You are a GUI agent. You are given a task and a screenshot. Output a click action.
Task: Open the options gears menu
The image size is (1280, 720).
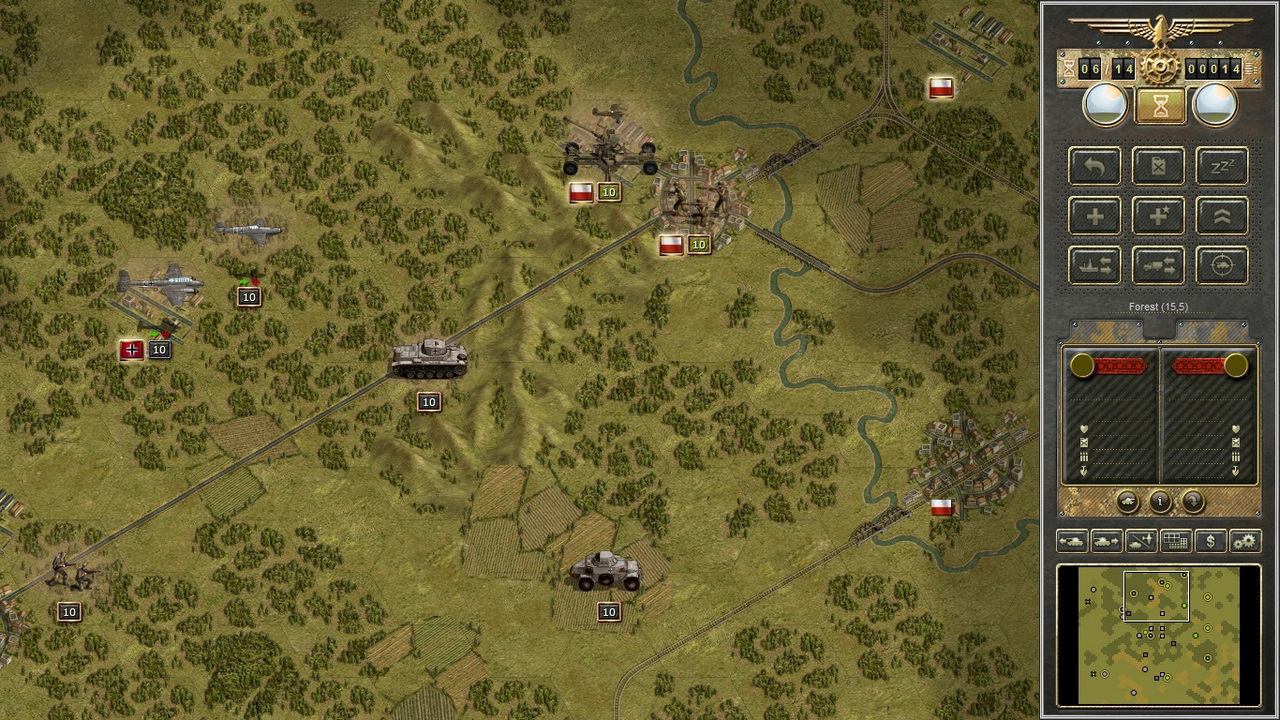tap(1245, 541)
